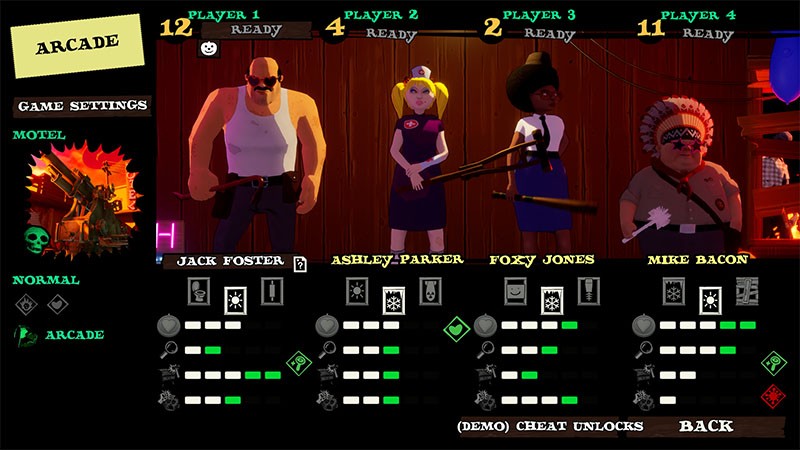
Task: Select the Mike Bacon name plate
Action: coord(698,260)
